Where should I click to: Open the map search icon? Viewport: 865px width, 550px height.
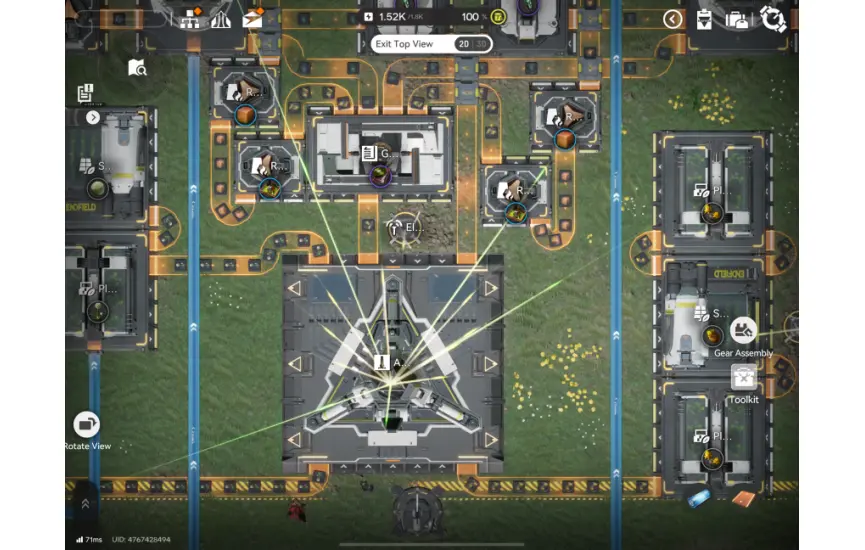click(x=137, y=68)
